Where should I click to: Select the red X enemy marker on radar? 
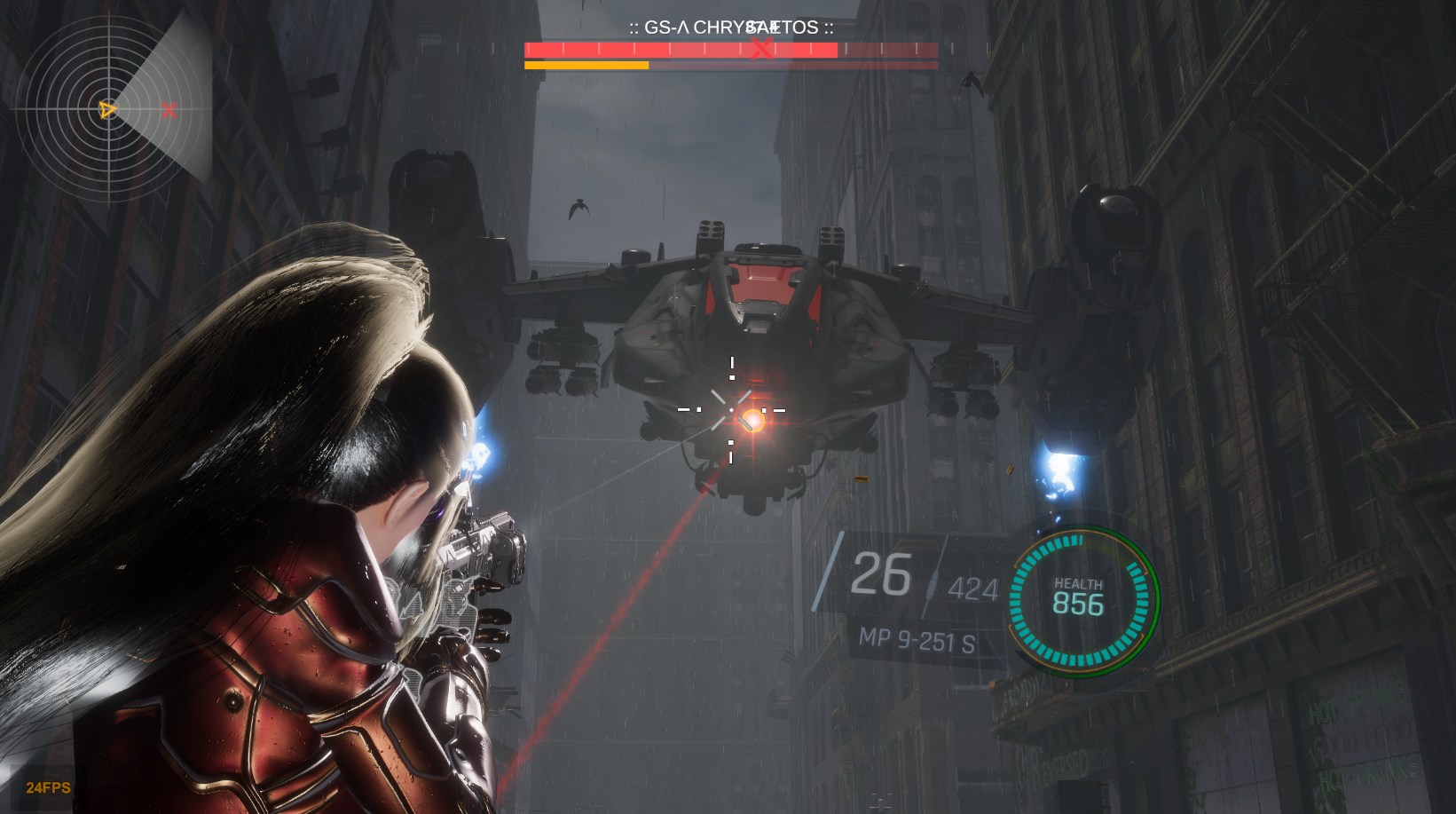(169, 110)
